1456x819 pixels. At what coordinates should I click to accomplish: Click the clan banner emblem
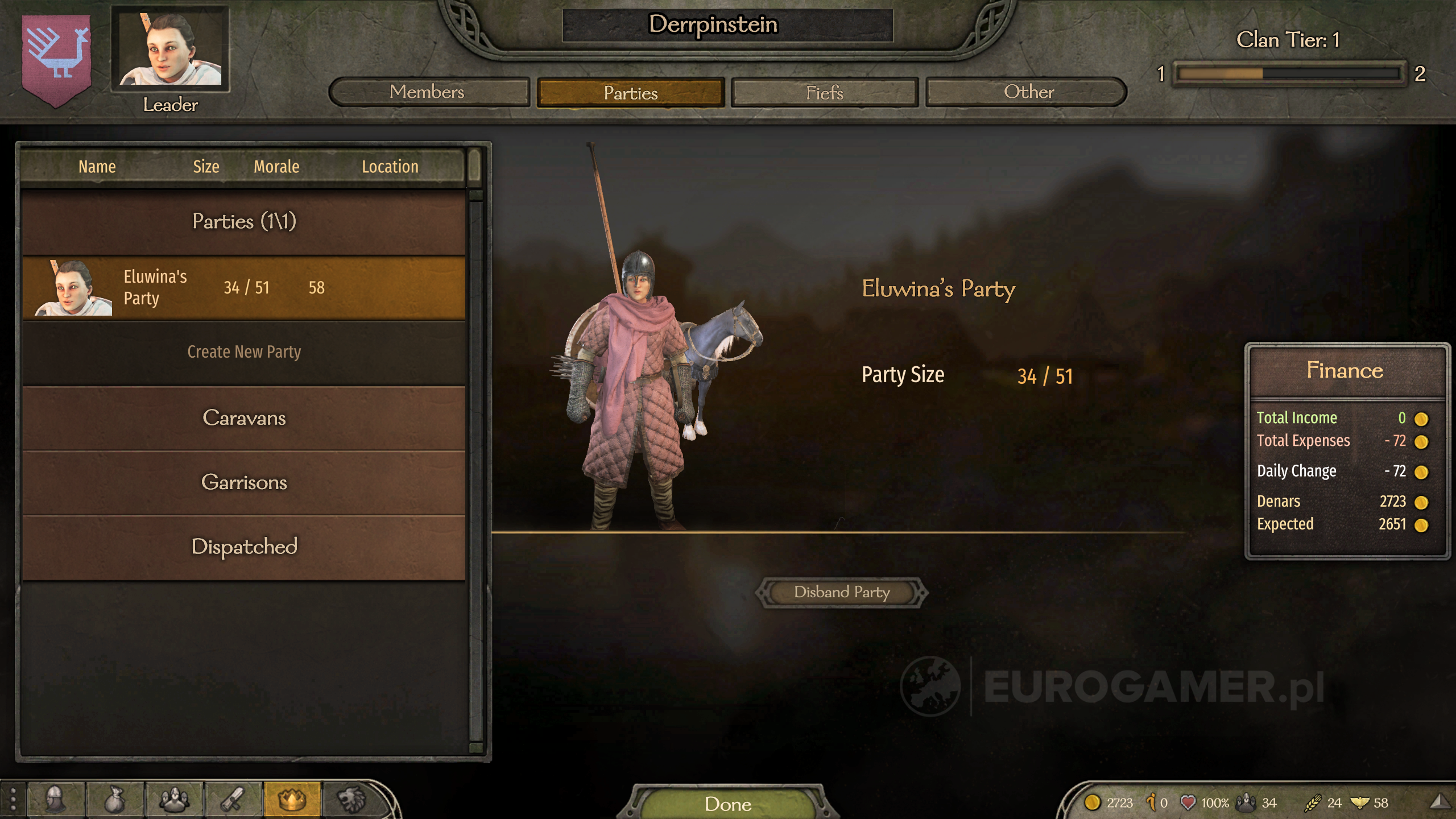click(x=56, y=57)
